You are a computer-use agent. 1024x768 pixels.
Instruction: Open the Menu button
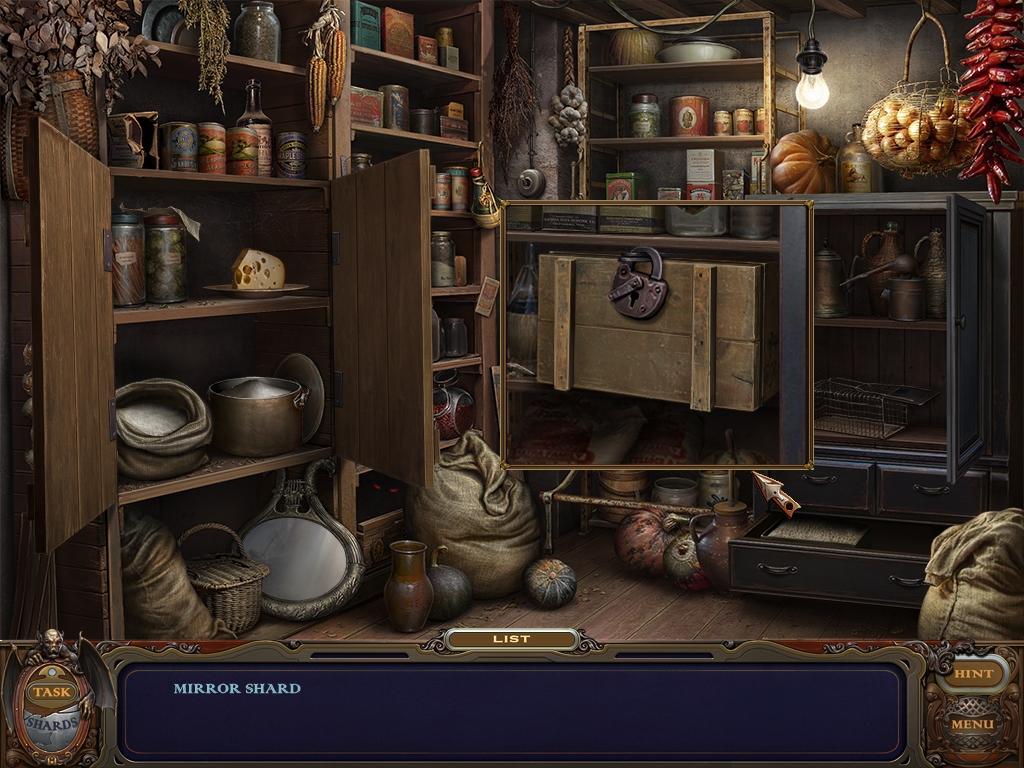[972, 723]
